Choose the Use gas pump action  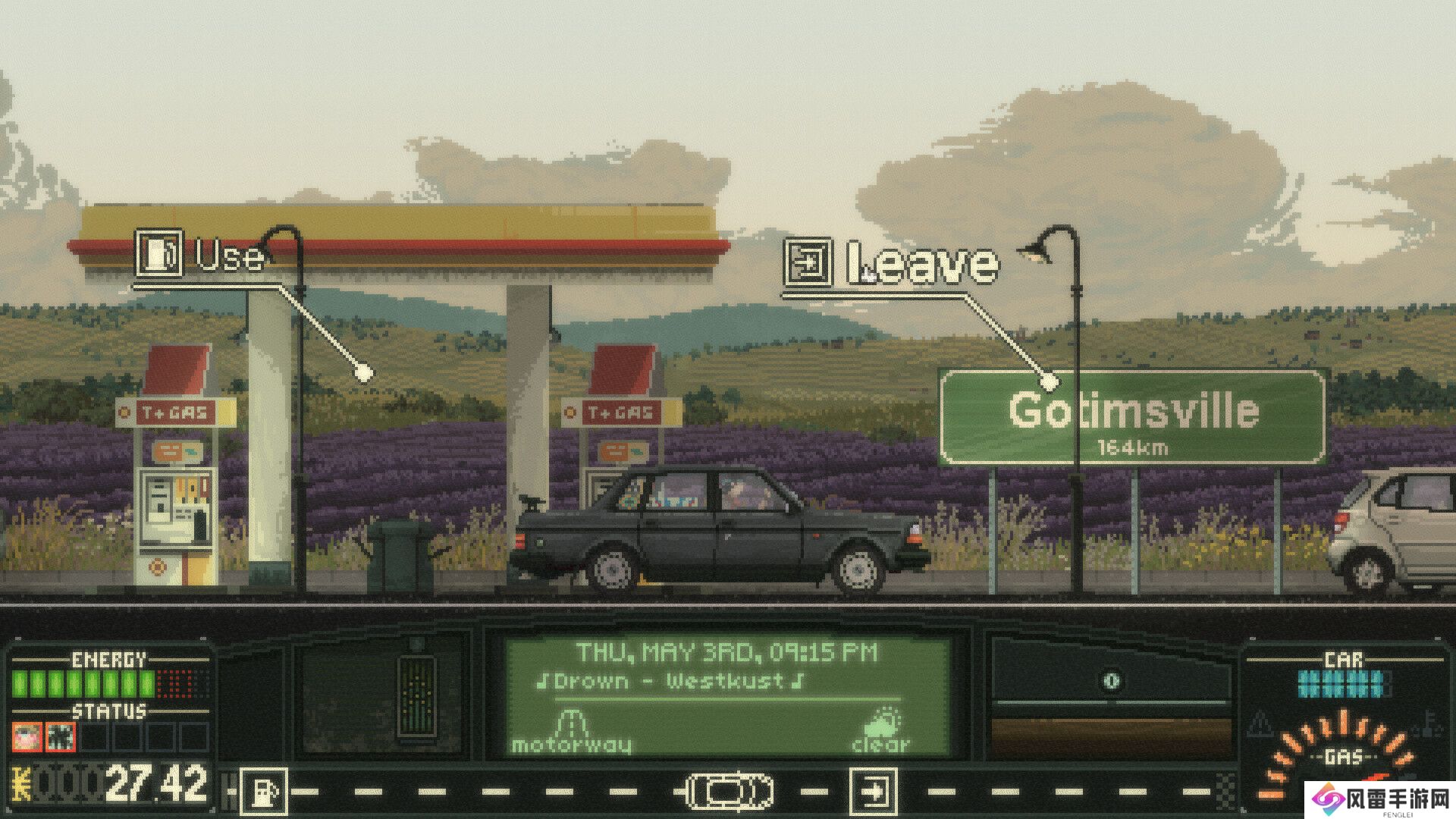pyautogui.click(x=202, y=256)
